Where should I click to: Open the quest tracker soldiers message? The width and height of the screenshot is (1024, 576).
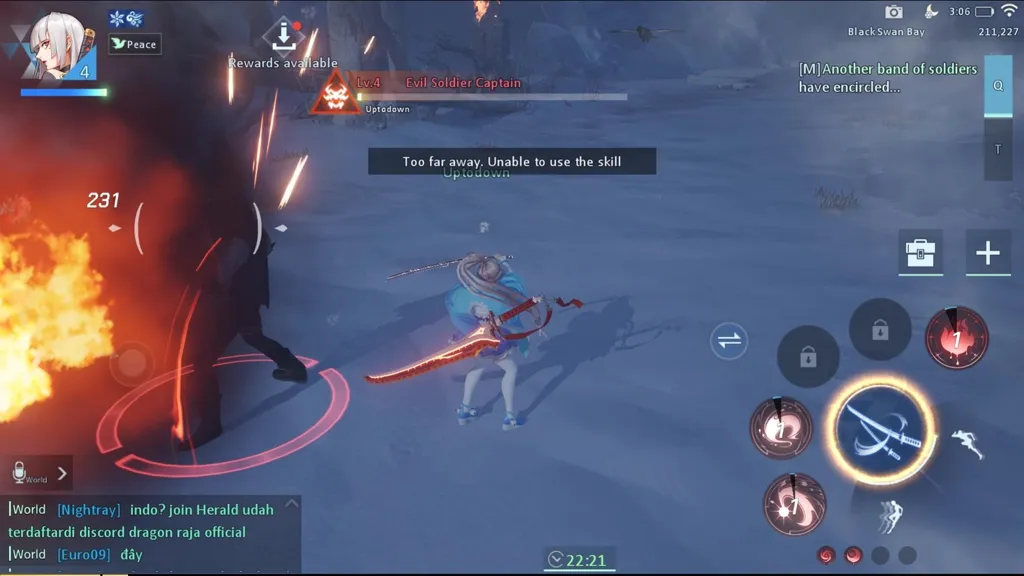click(888, 78)
